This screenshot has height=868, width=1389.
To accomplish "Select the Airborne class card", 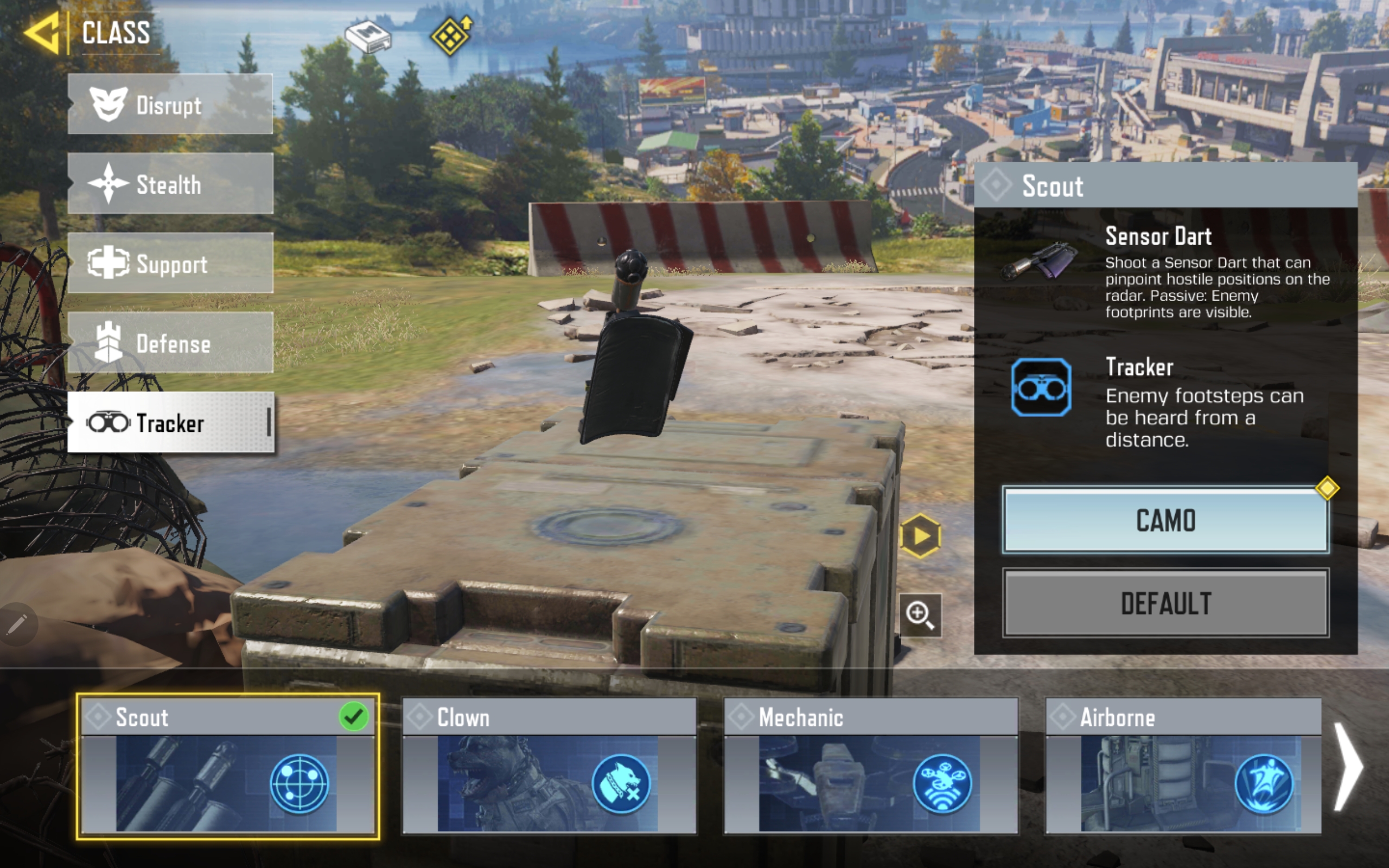I will pyautogui.click(x=1183, y=767).
